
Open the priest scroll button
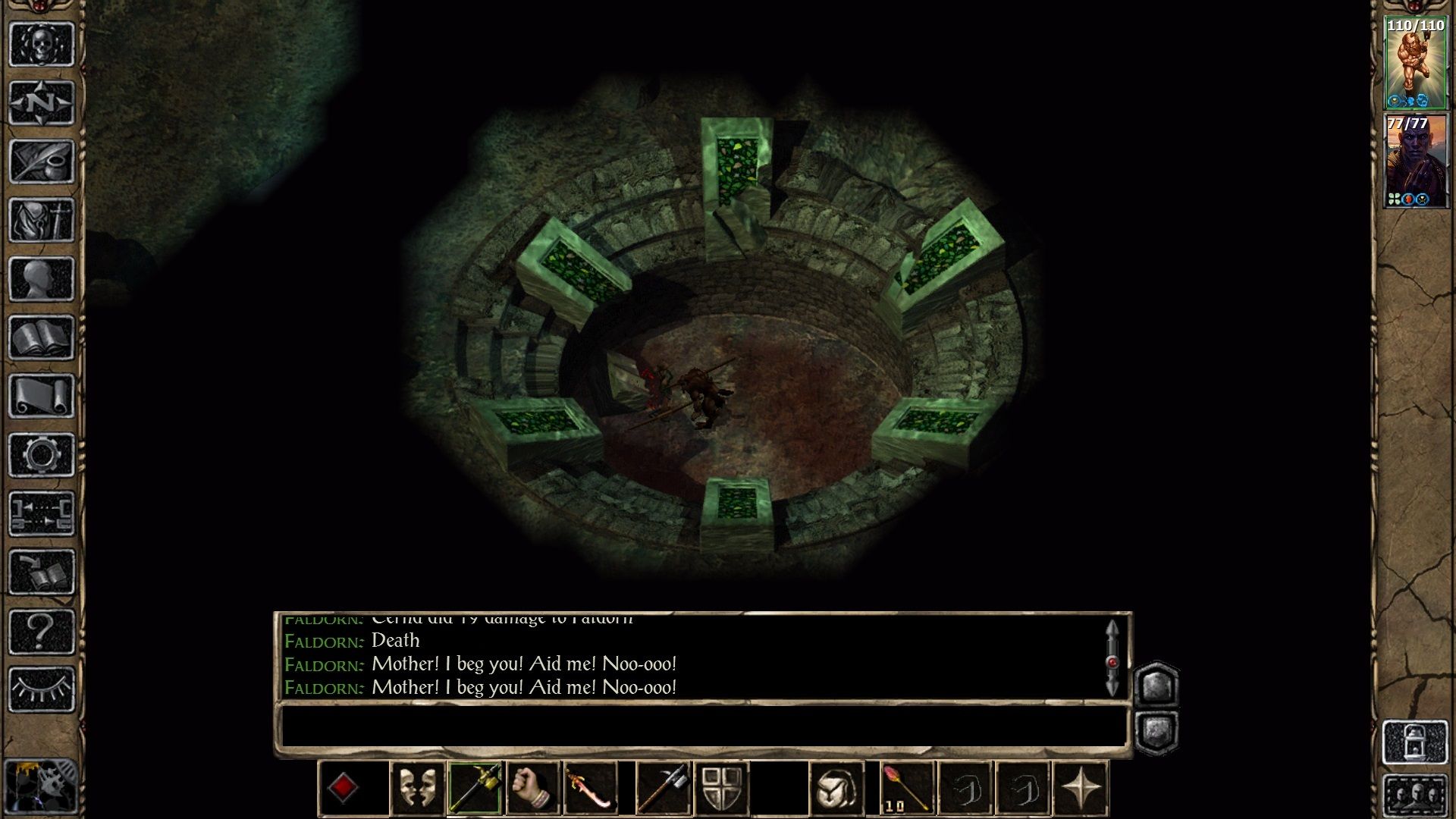click(x=42, y=396)
